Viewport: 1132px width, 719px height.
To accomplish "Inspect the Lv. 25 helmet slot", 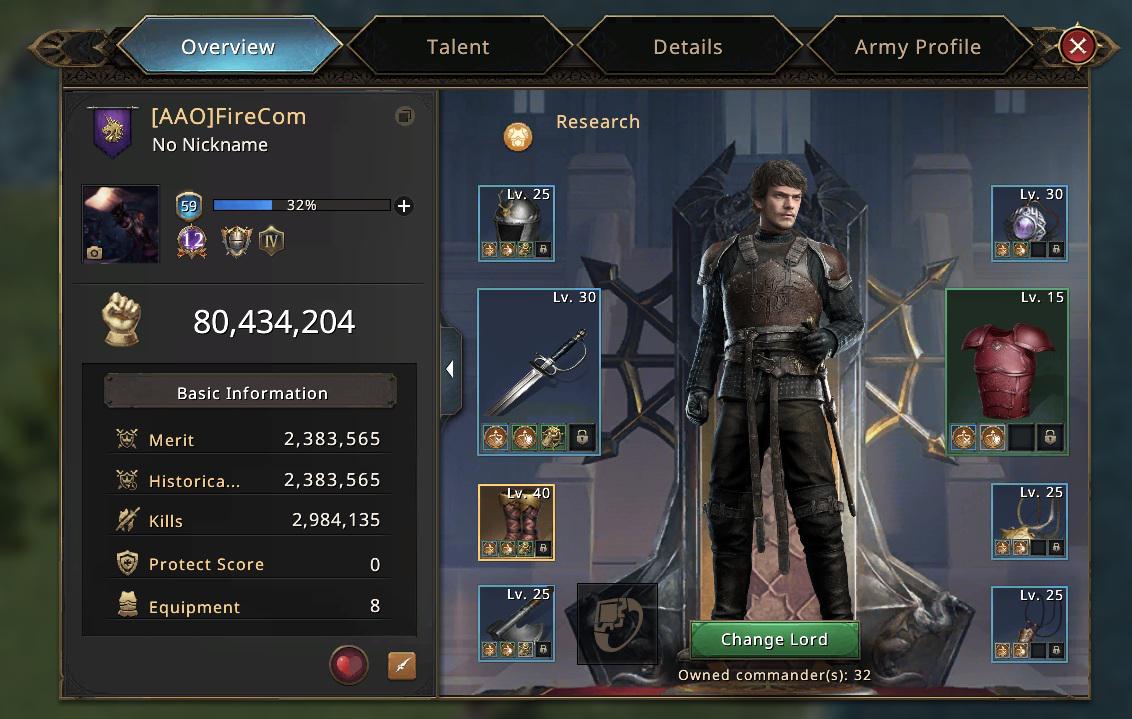I will click(516, 223).
